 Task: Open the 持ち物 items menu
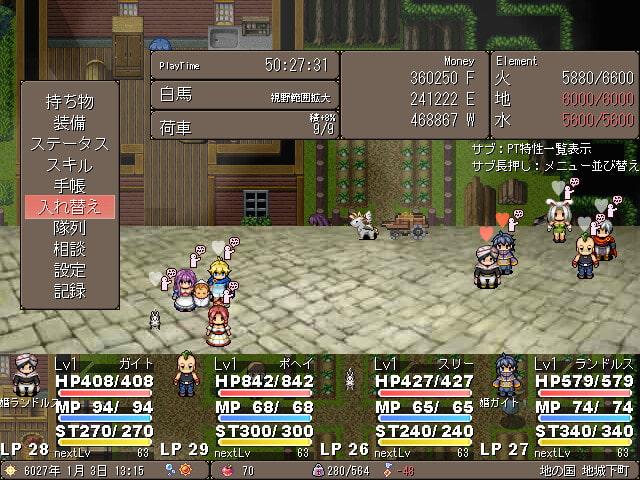69,101
